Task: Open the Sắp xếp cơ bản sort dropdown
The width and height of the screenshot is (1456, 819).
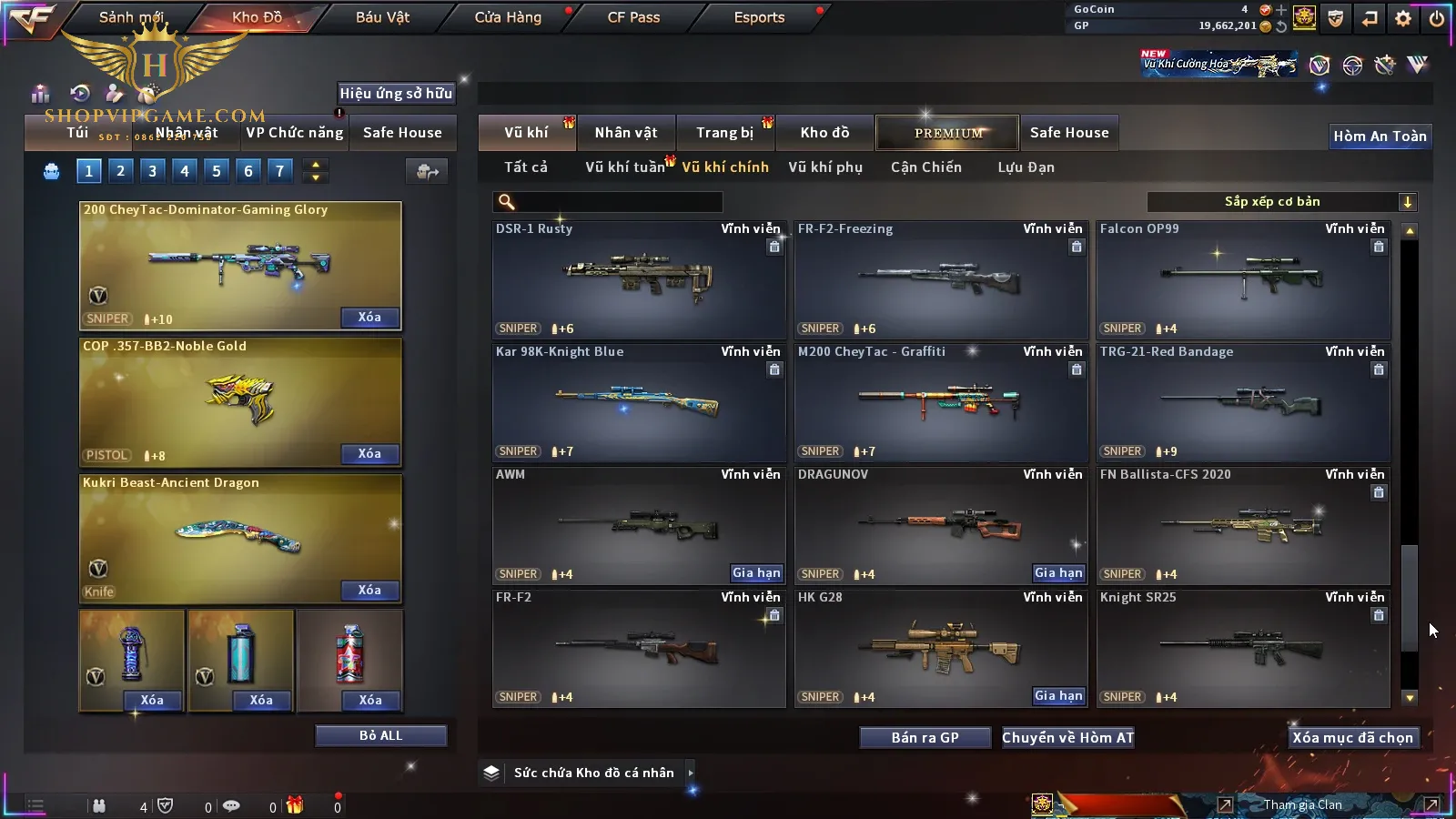Action: pos(1281,202)
